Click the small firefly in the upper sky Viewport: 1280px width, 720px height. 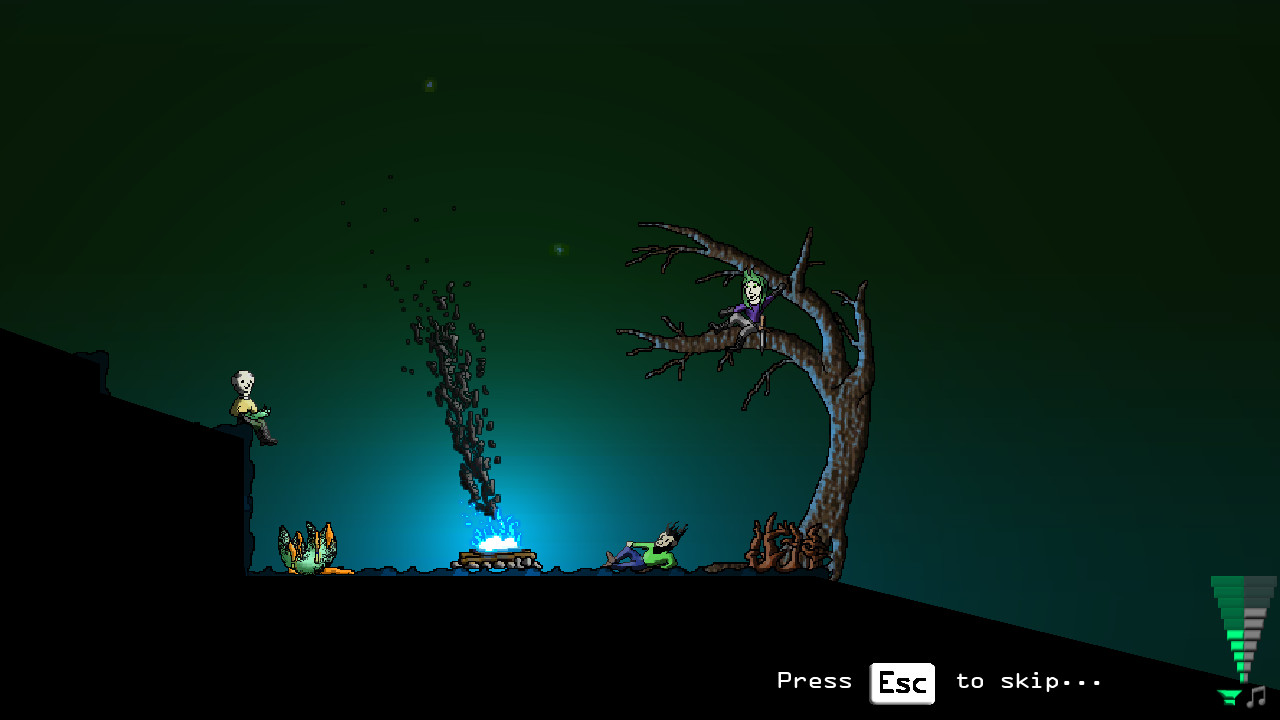[428, 84]
